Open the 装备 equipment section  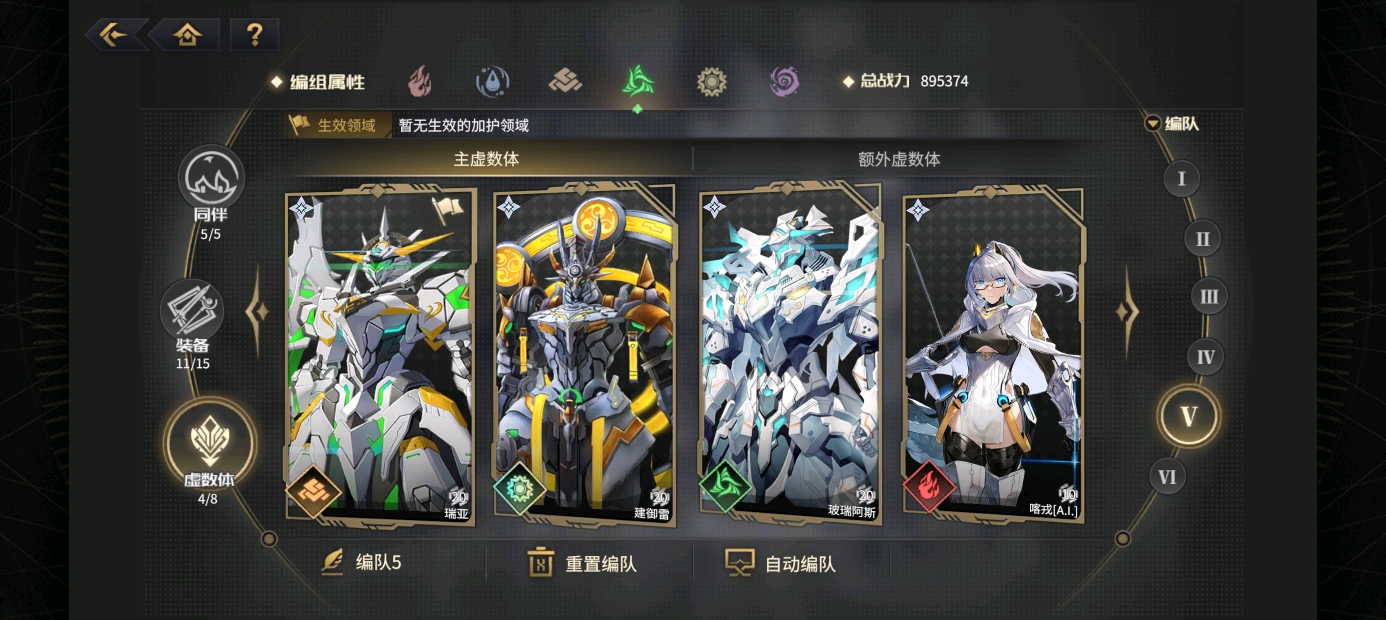coord(192,316)
